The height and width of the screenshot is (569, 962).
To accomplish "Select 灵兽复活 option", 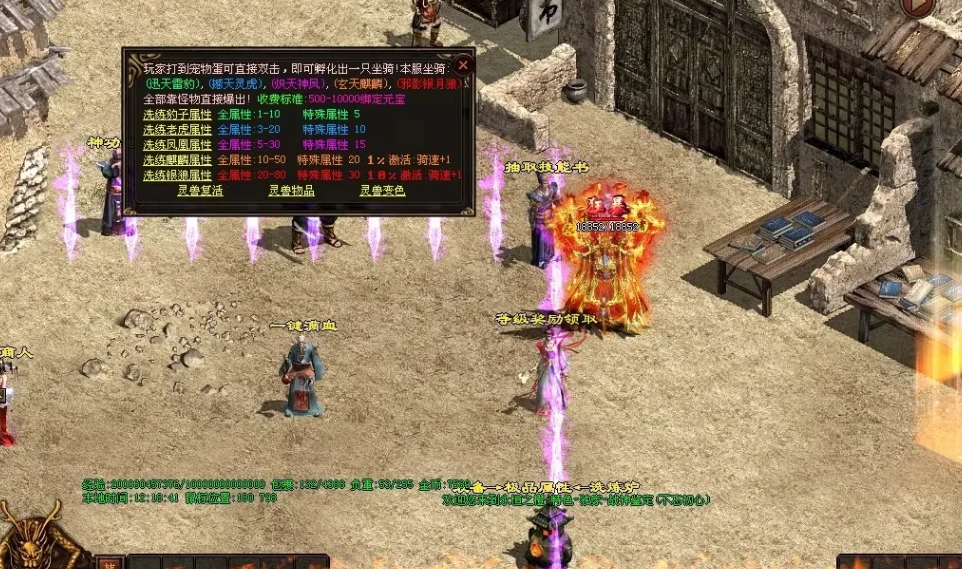I will point(200,191).
